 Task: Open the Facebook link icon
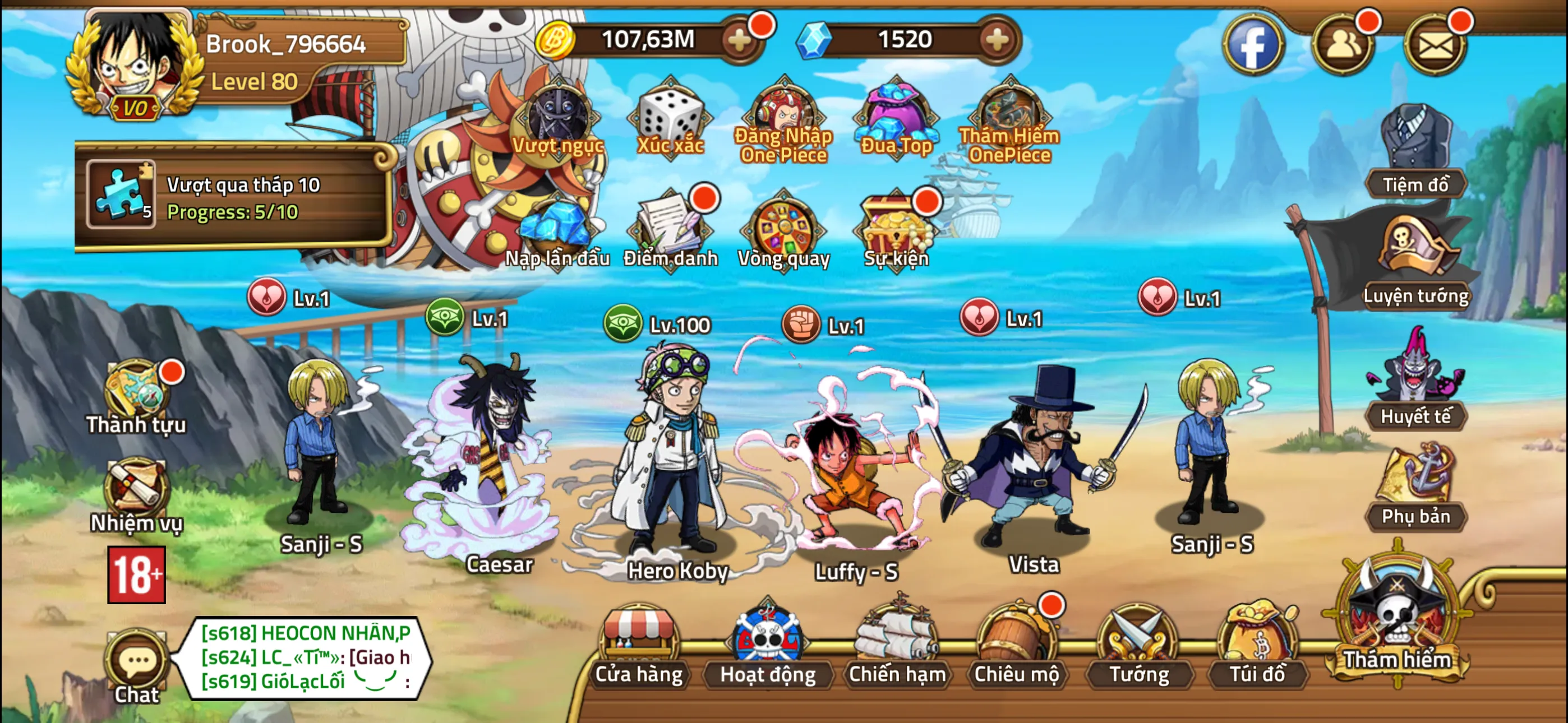[1253, 44]
